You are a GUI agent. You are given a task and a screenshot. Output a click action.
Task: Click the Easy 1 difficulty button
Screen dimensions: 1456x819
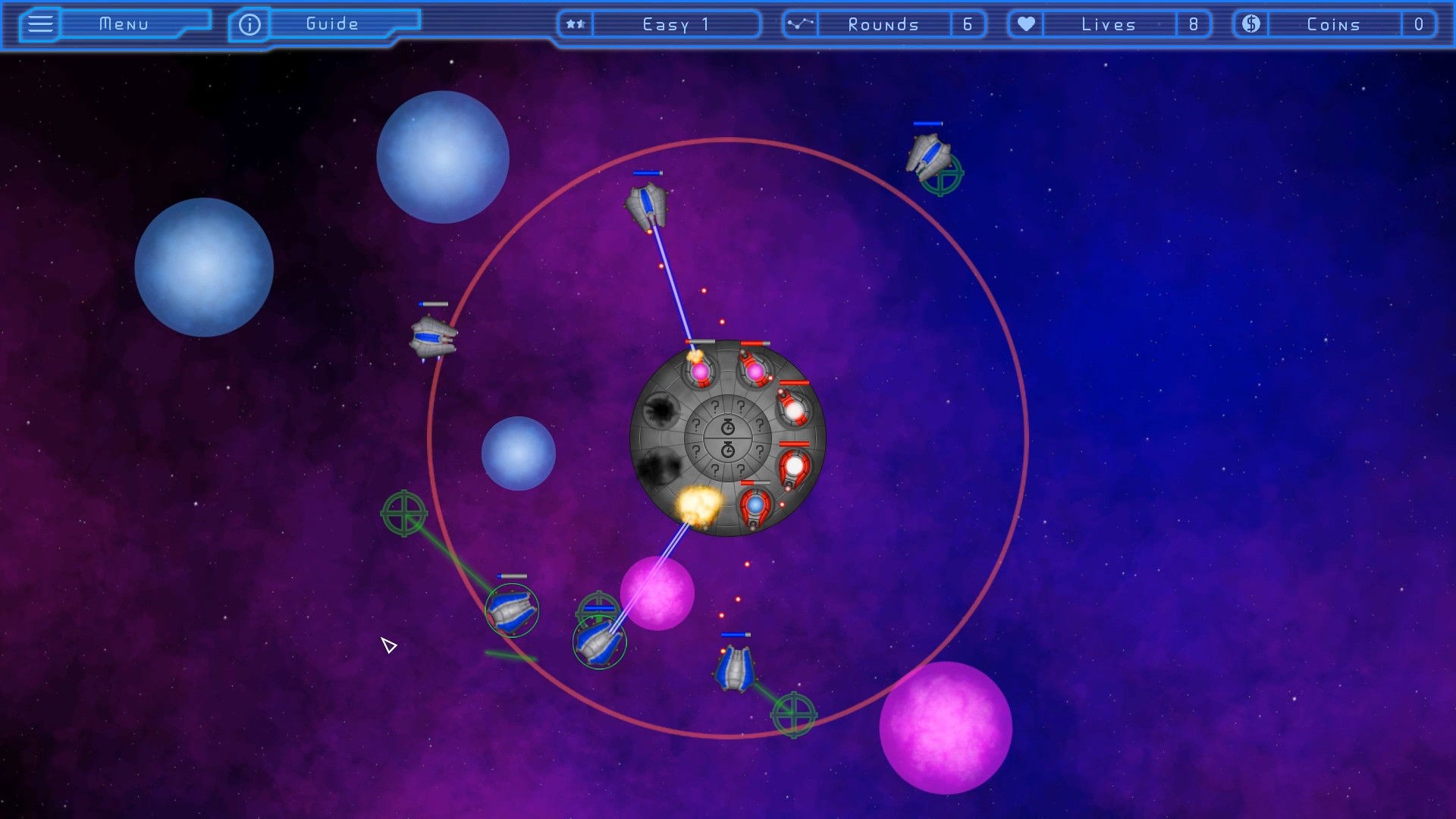(673, 24)
